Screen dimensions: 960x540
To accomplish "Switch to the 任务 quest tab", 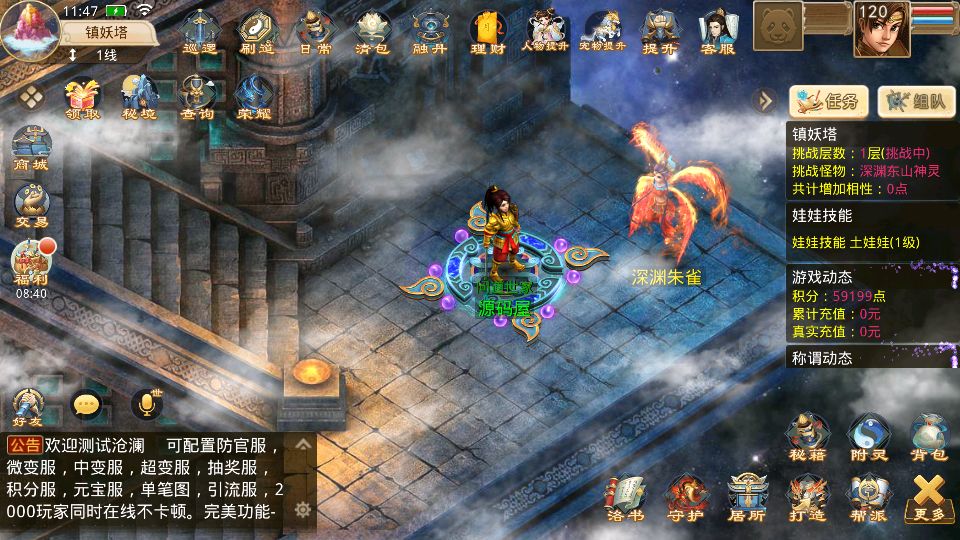I will point(829,100).
